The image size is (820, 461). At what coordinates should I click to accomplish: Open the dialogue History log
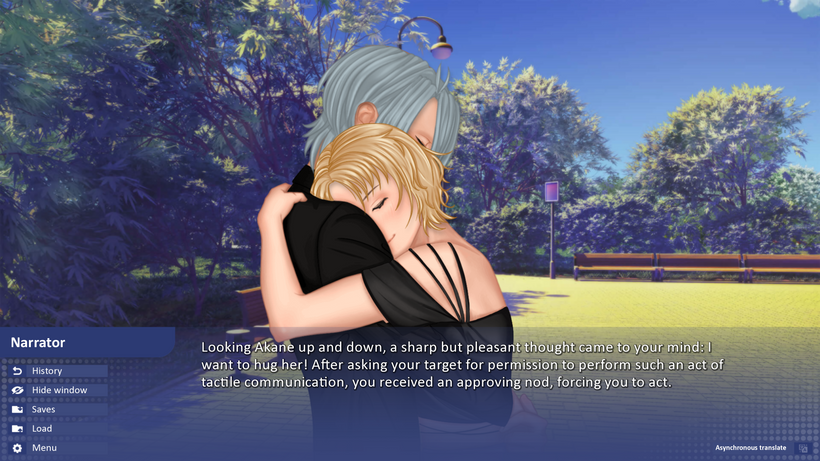click(47, 371)
